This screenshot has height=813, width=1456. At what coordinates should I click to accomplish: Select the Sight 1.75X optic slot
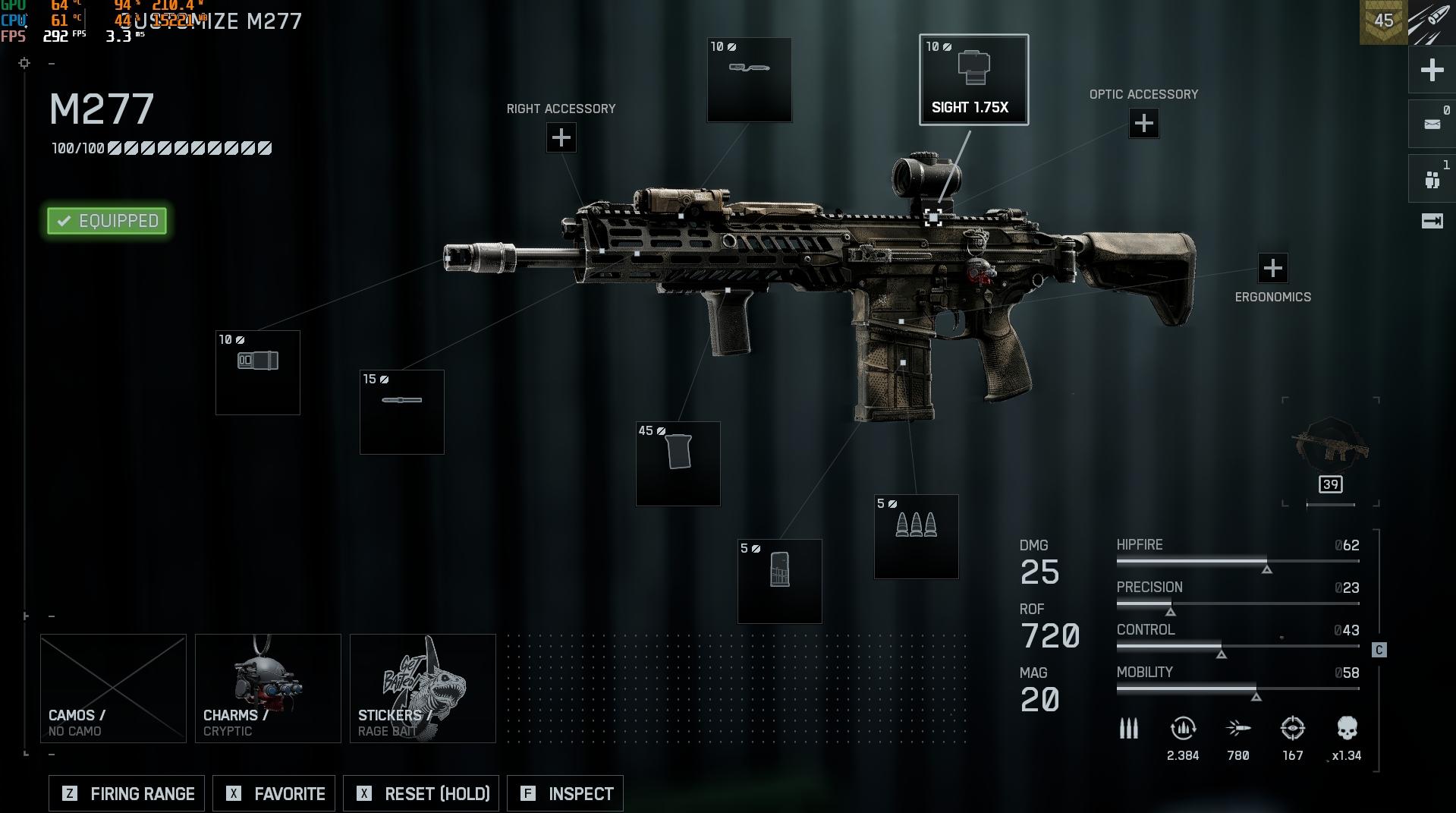coord(973,80)
